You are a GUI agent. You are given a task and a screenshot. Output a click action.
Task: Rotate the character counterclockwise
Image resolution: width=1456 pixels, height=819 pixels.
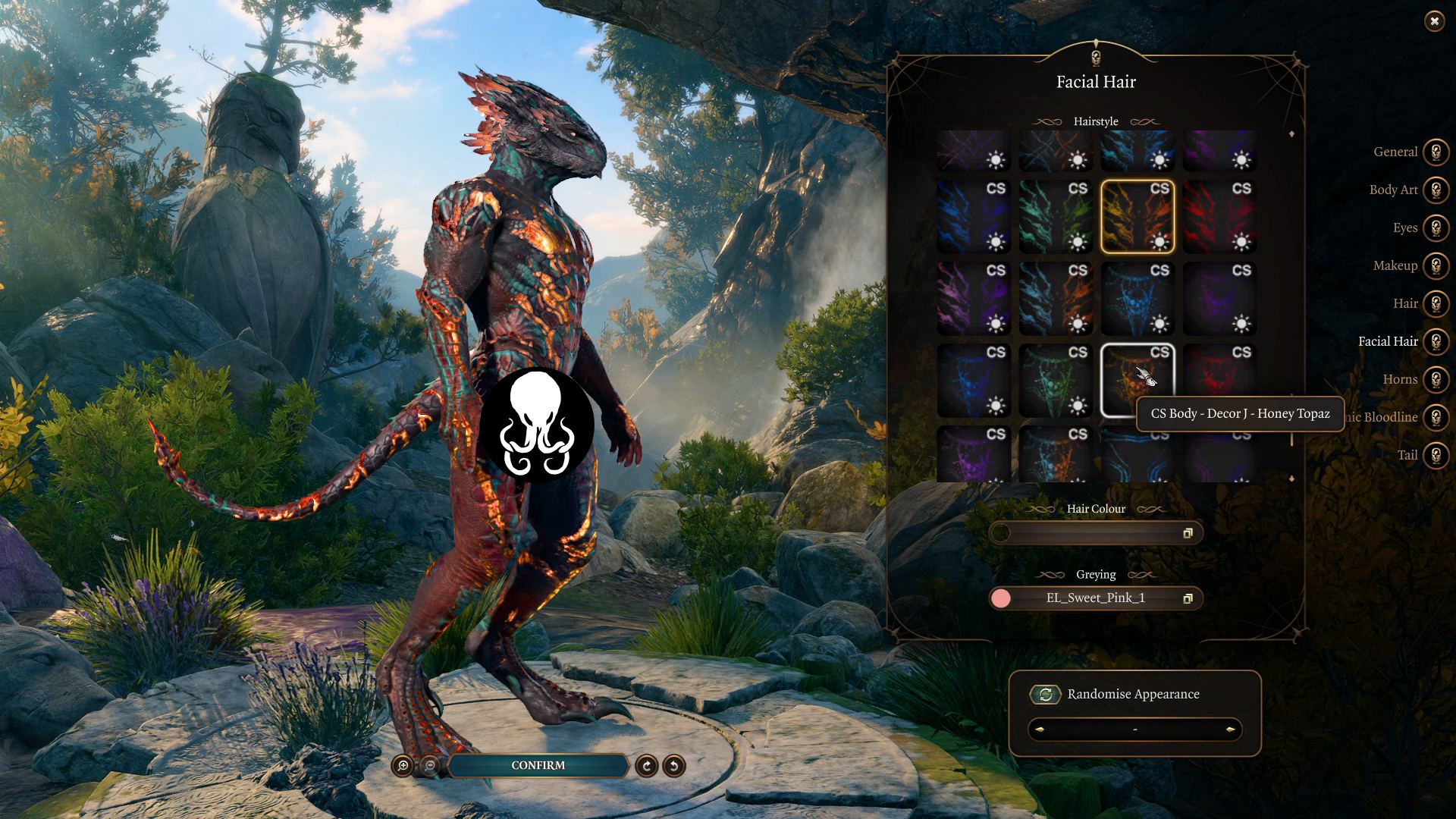[x=673, y=766]
